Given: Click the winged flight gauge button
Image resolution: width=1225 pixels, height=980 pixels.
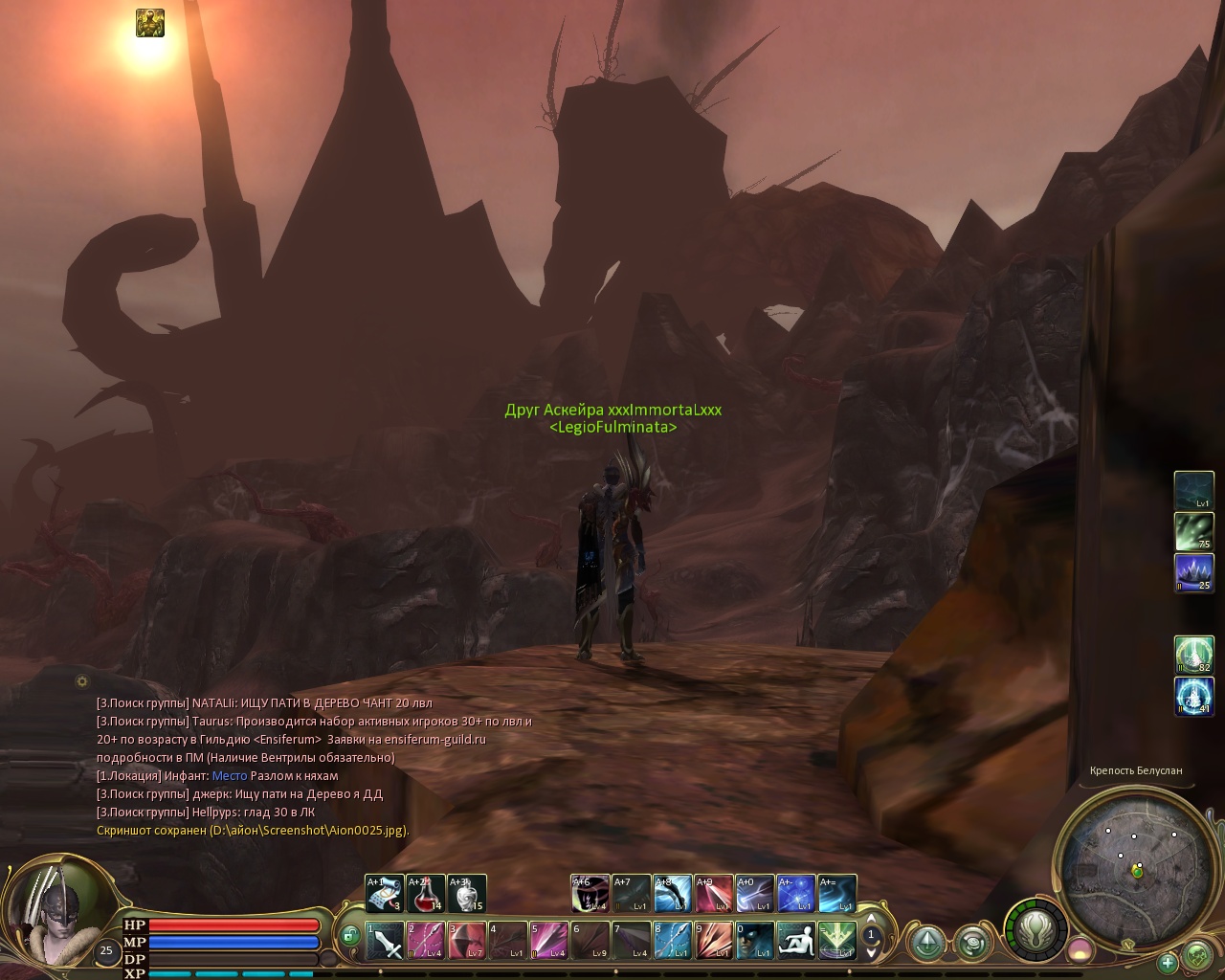Looking at the screenshot, I should (1035, 928).
